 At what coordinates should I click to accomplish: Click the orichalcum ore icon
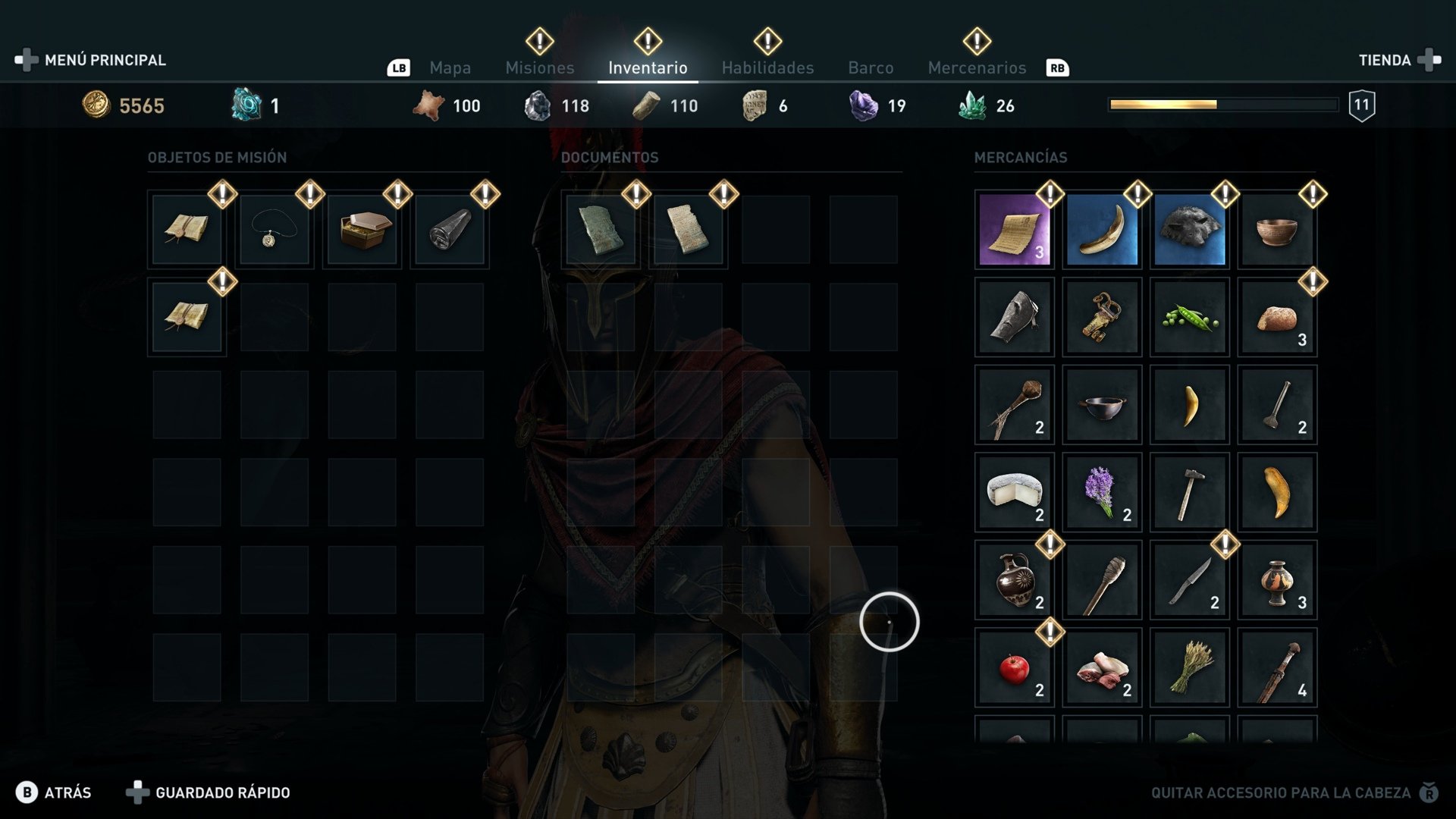click(x=243, y=103)
